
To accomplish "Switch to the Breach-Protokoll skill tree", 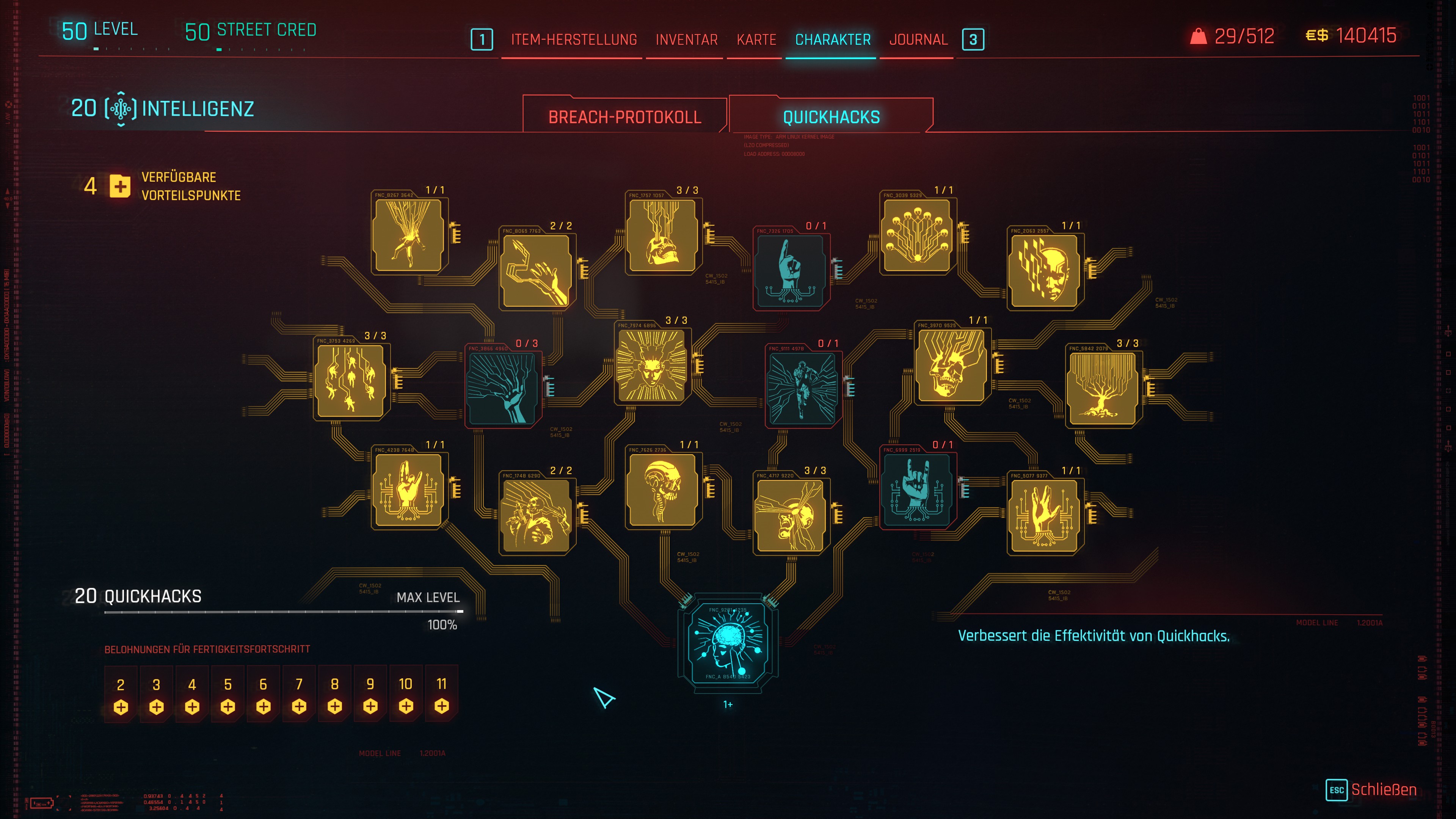I will pos(624,117).
